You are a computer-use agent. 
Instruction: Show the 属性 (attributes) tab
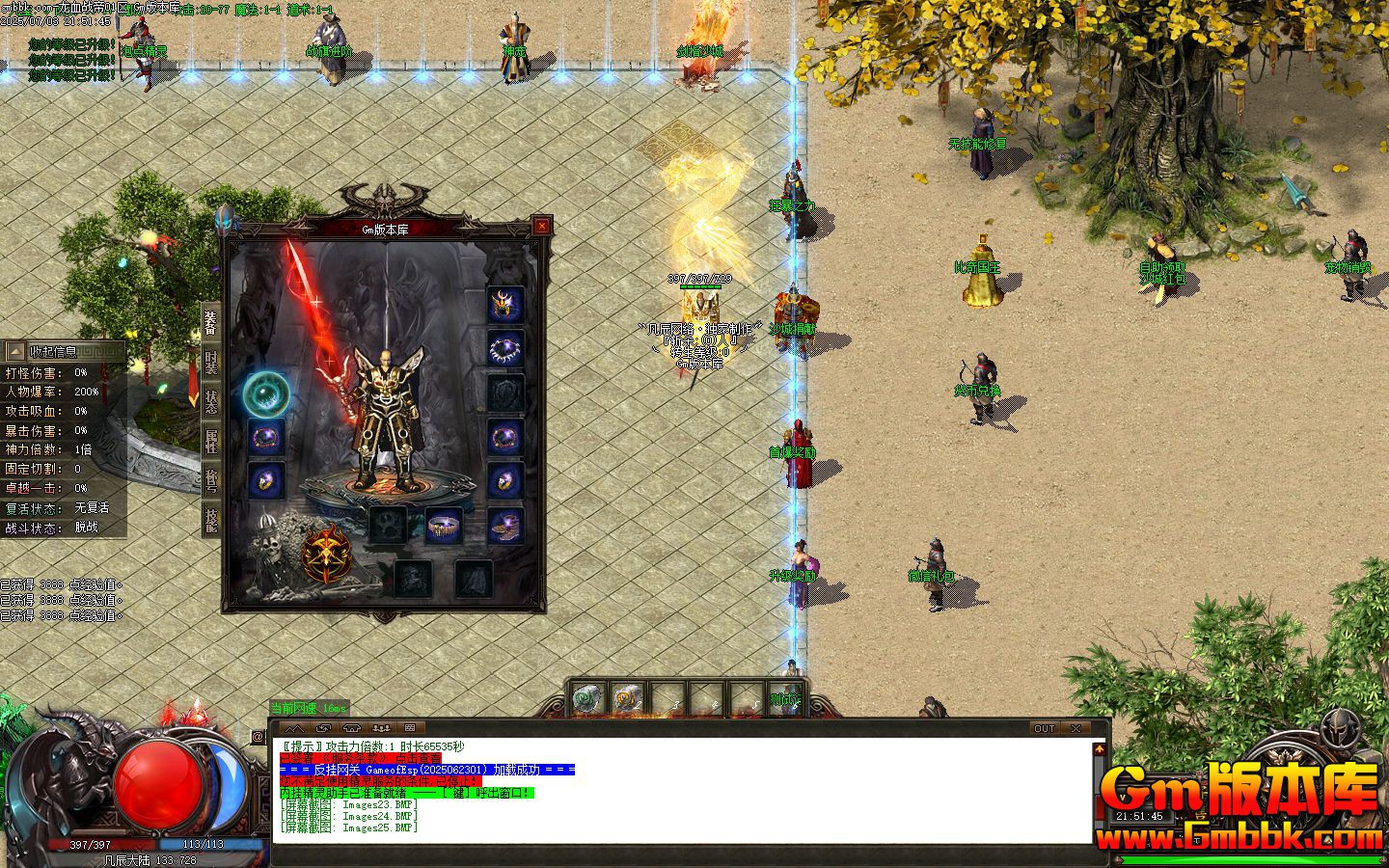[210, 441]
